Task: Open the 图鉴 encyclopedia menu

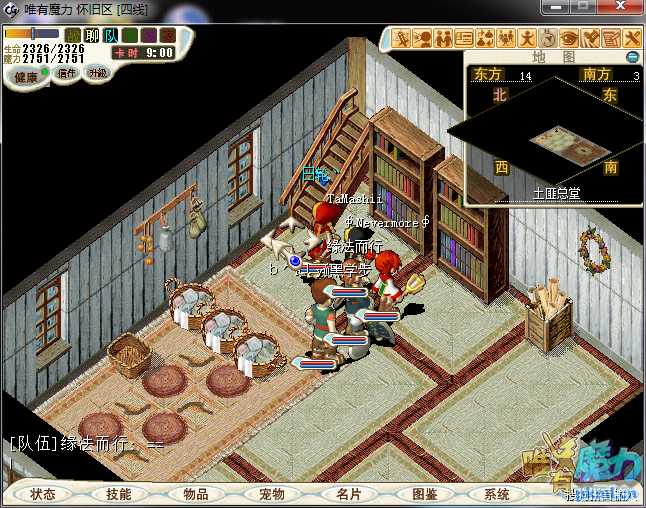Action: 424,494
